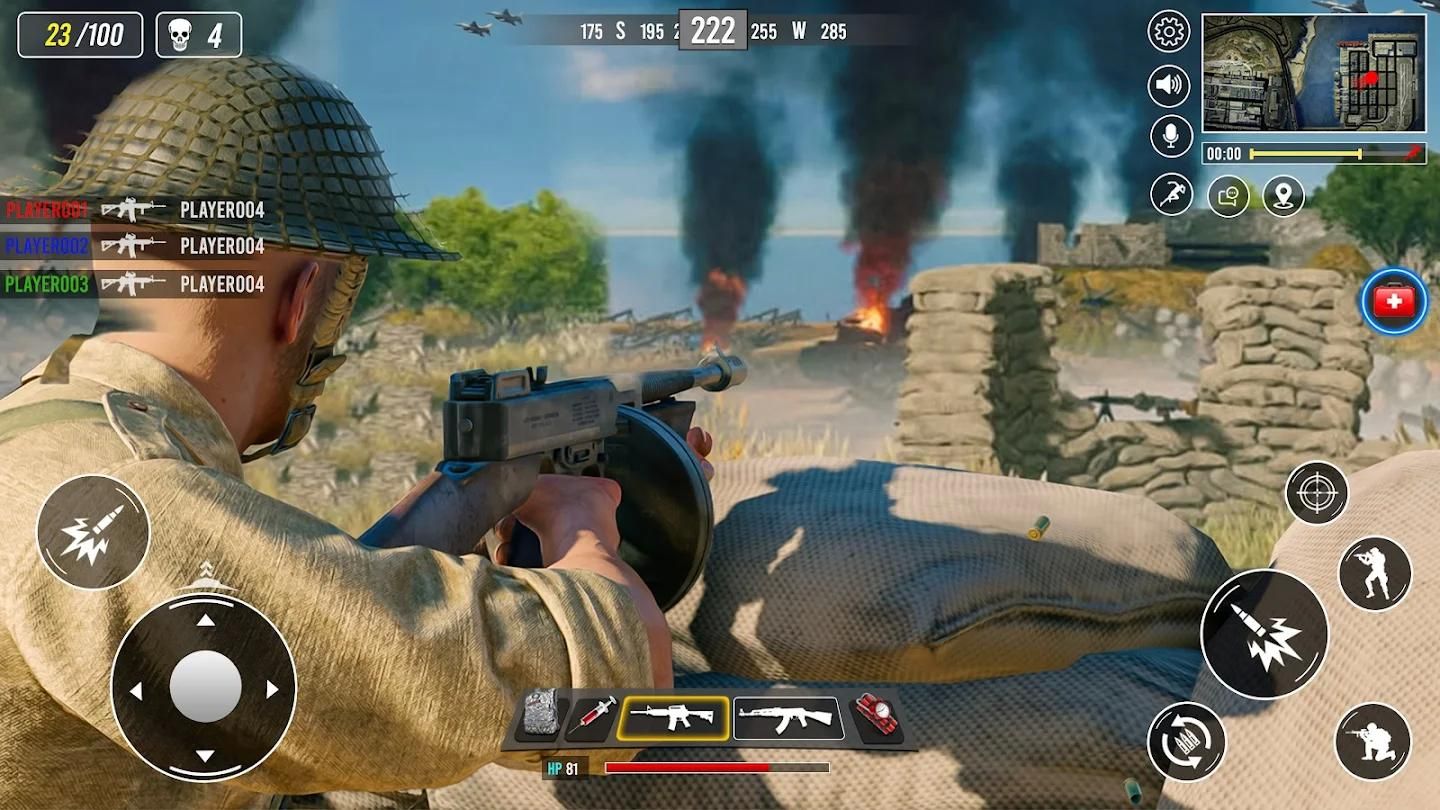This screenshot has width=1440, height=810.
Task: Use the red medkit button
Action: click(1394, 301)
